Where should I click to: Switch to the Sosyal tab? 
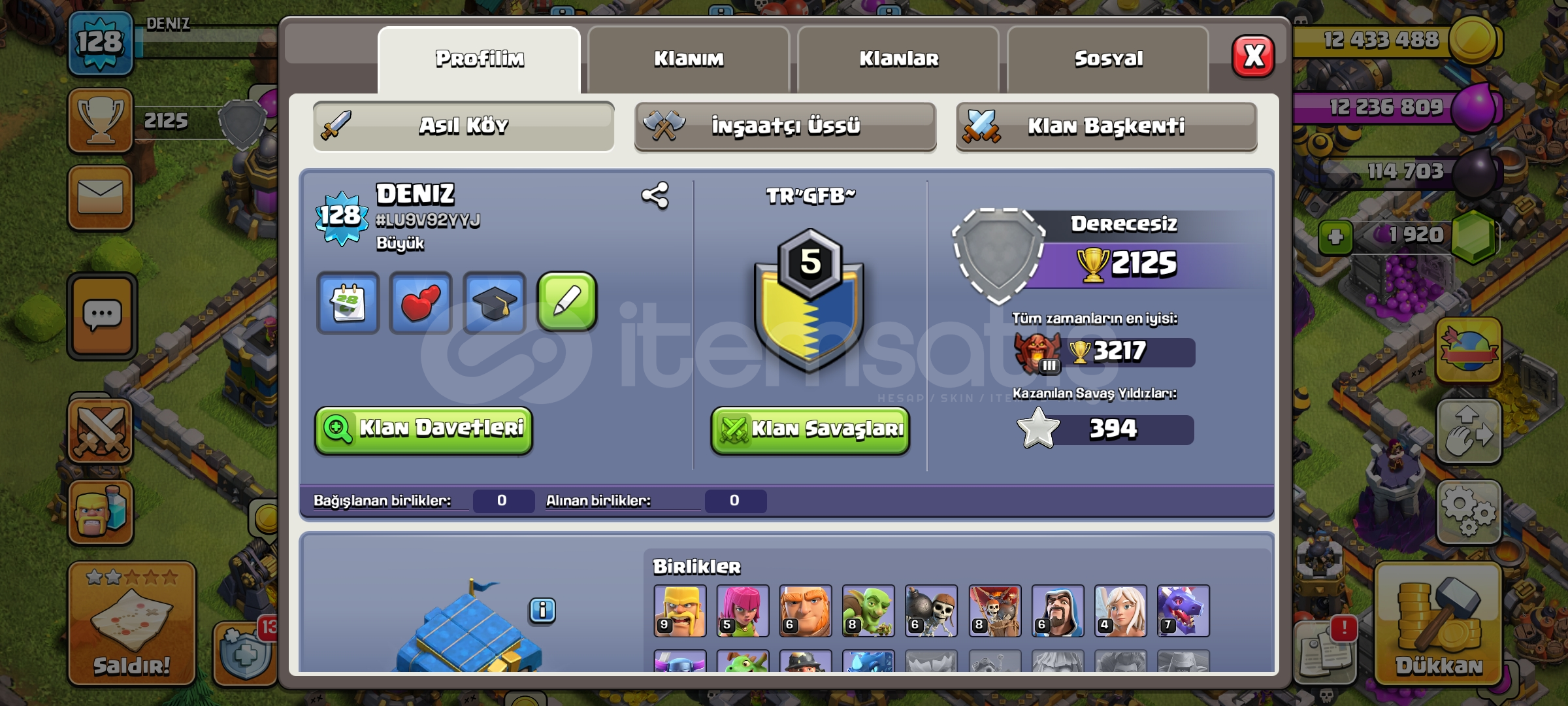pos(1109,59)
